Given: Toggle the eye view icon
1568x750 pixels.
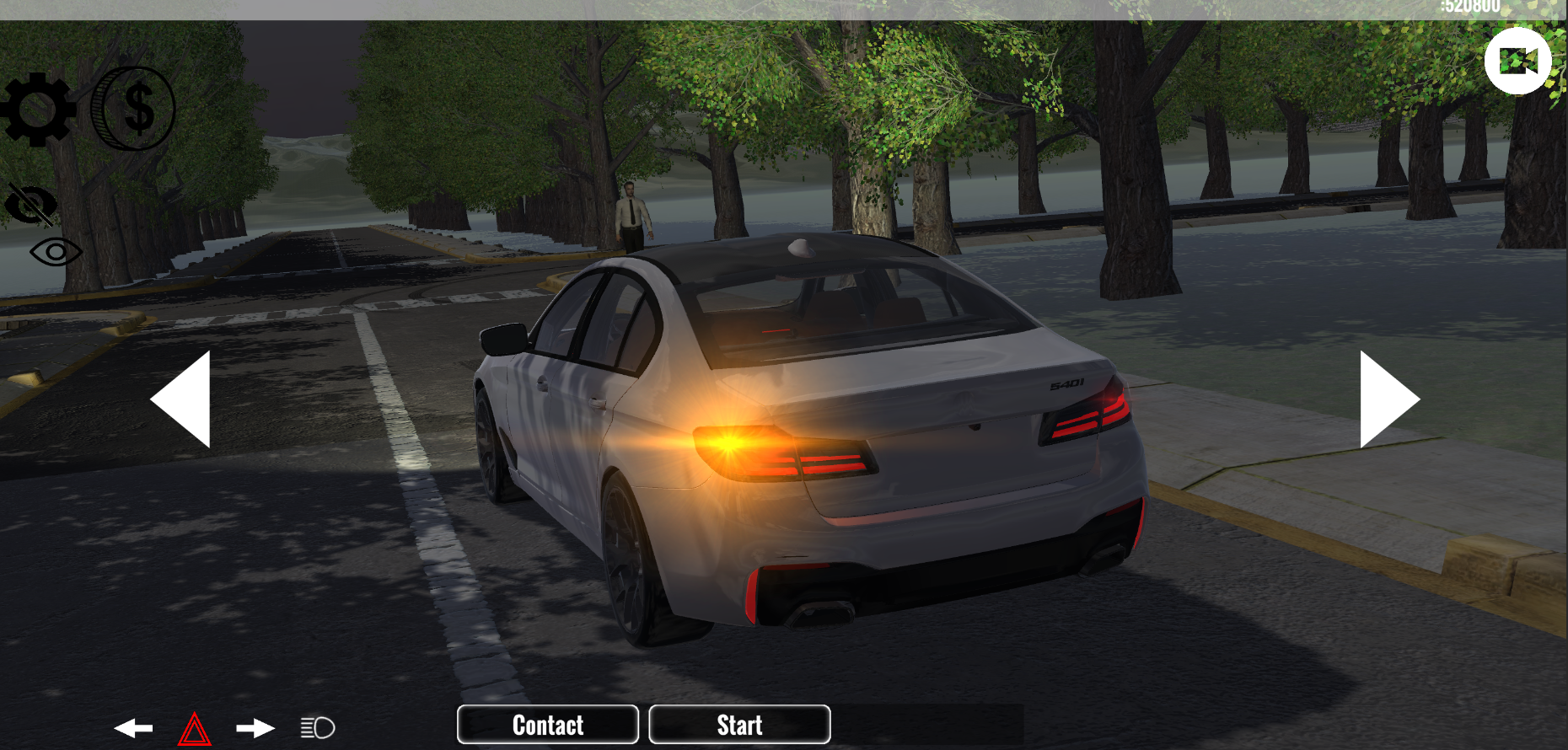Looking at the screenshot, I should pos(54,253).
